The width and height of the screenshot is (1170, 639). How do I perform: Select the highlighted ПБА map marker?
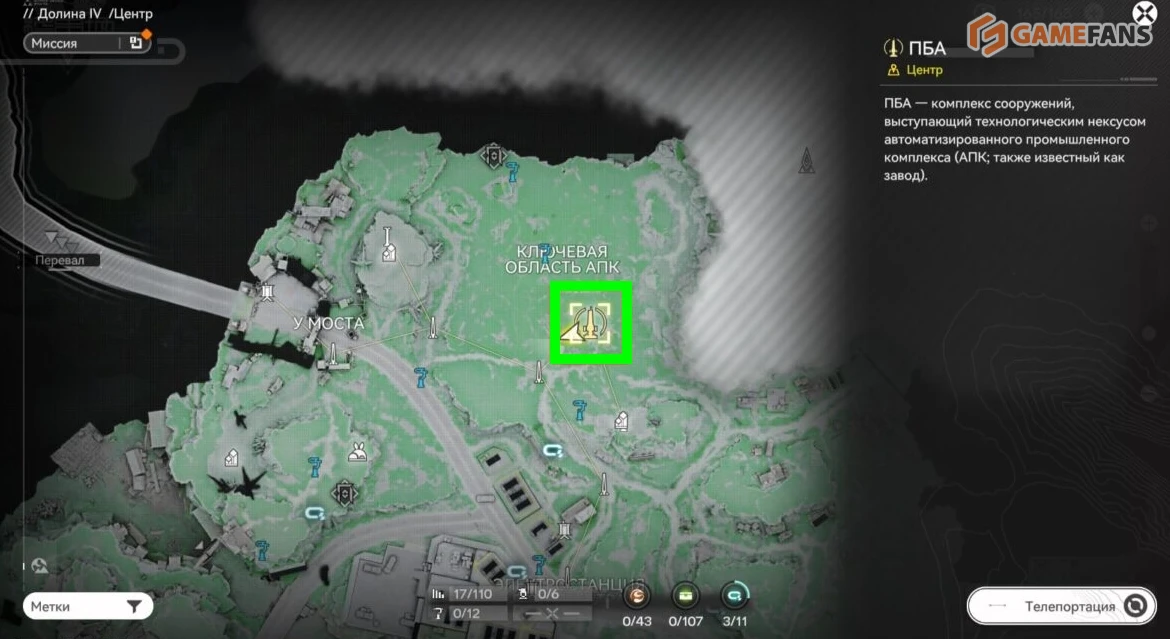click(591, 322)
